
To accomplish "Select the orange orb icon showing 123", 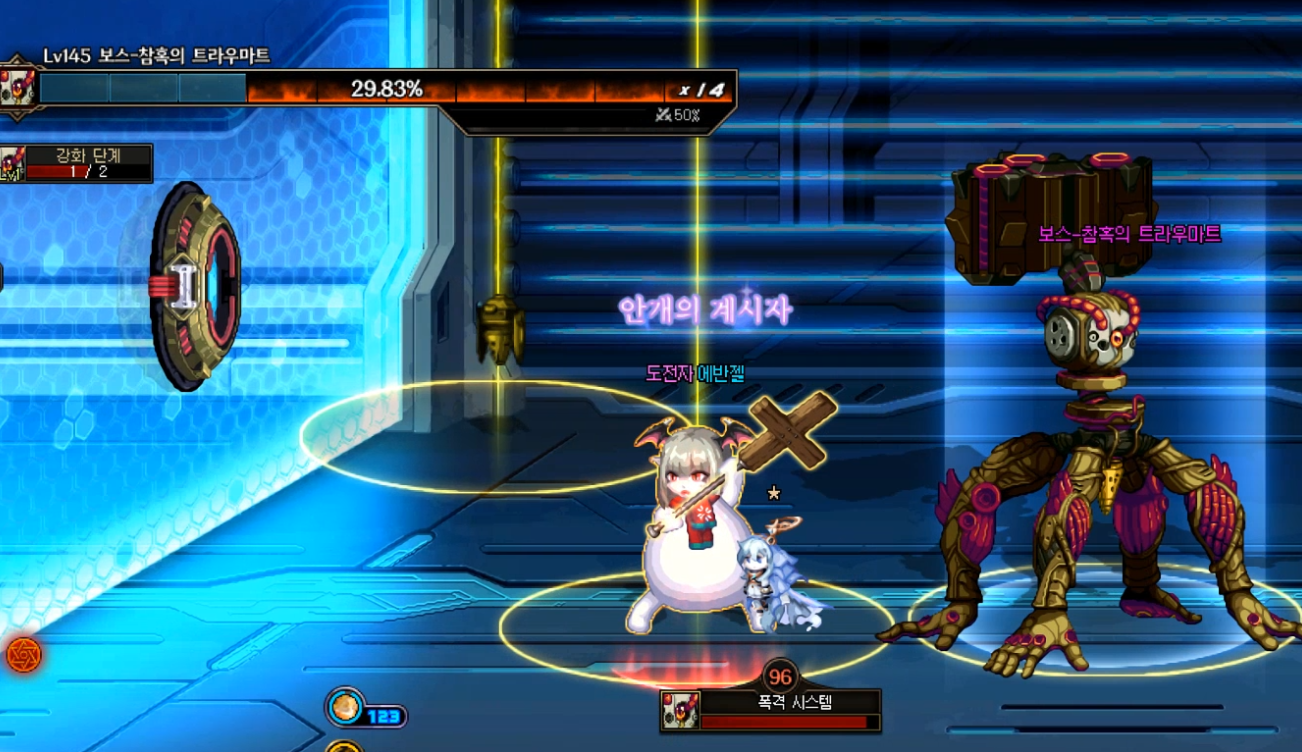I will tap(345, 707).
